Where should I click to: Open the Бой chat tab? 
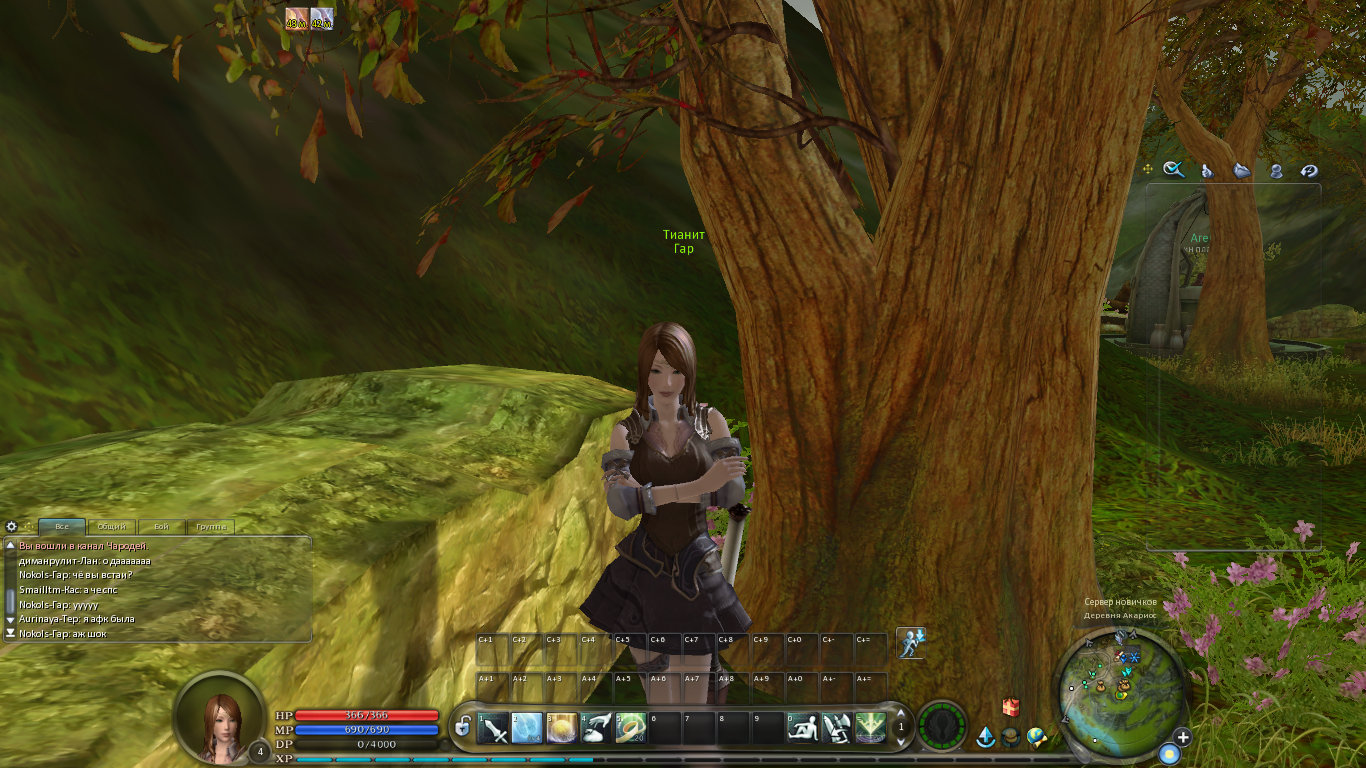161,526
